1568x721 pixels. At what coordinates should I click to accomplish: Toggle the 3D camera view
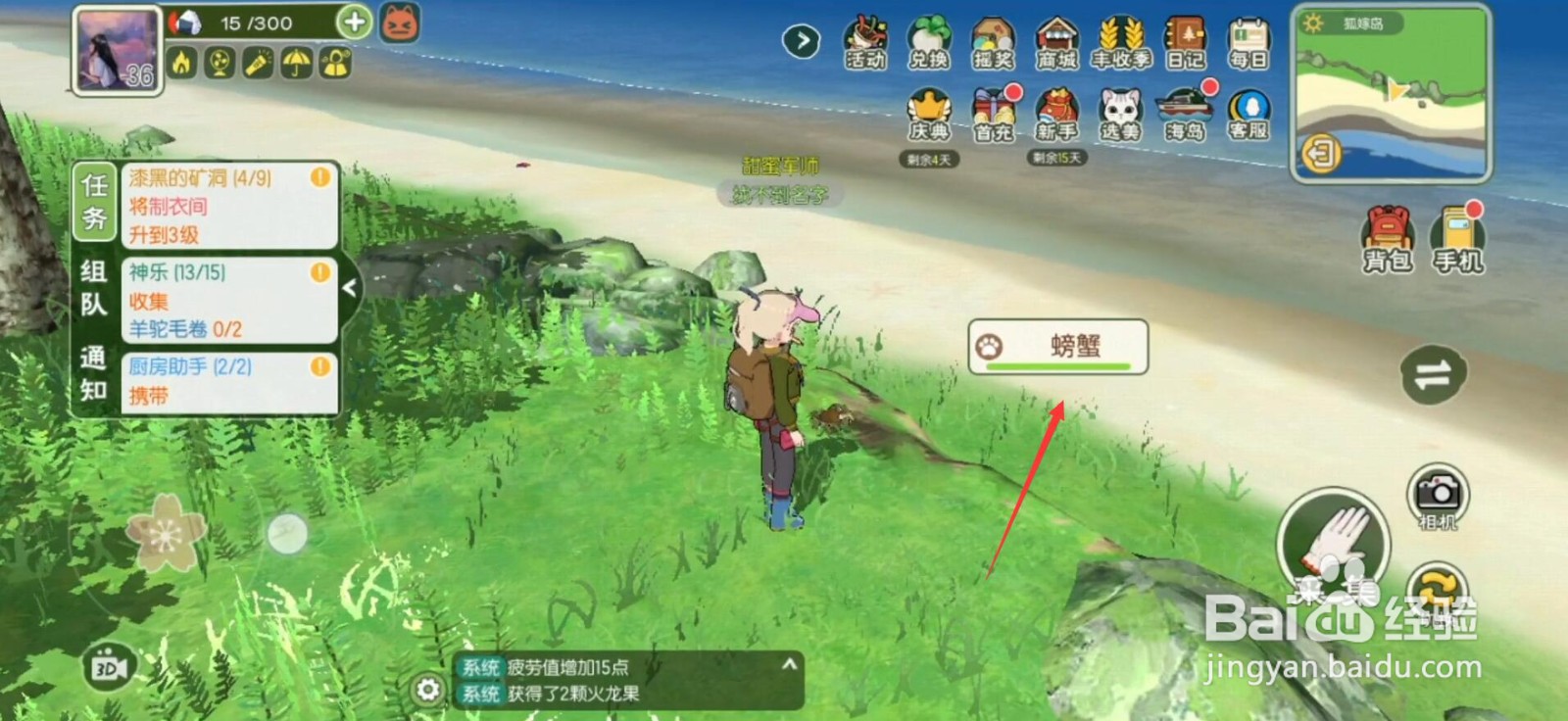point(108,667)
